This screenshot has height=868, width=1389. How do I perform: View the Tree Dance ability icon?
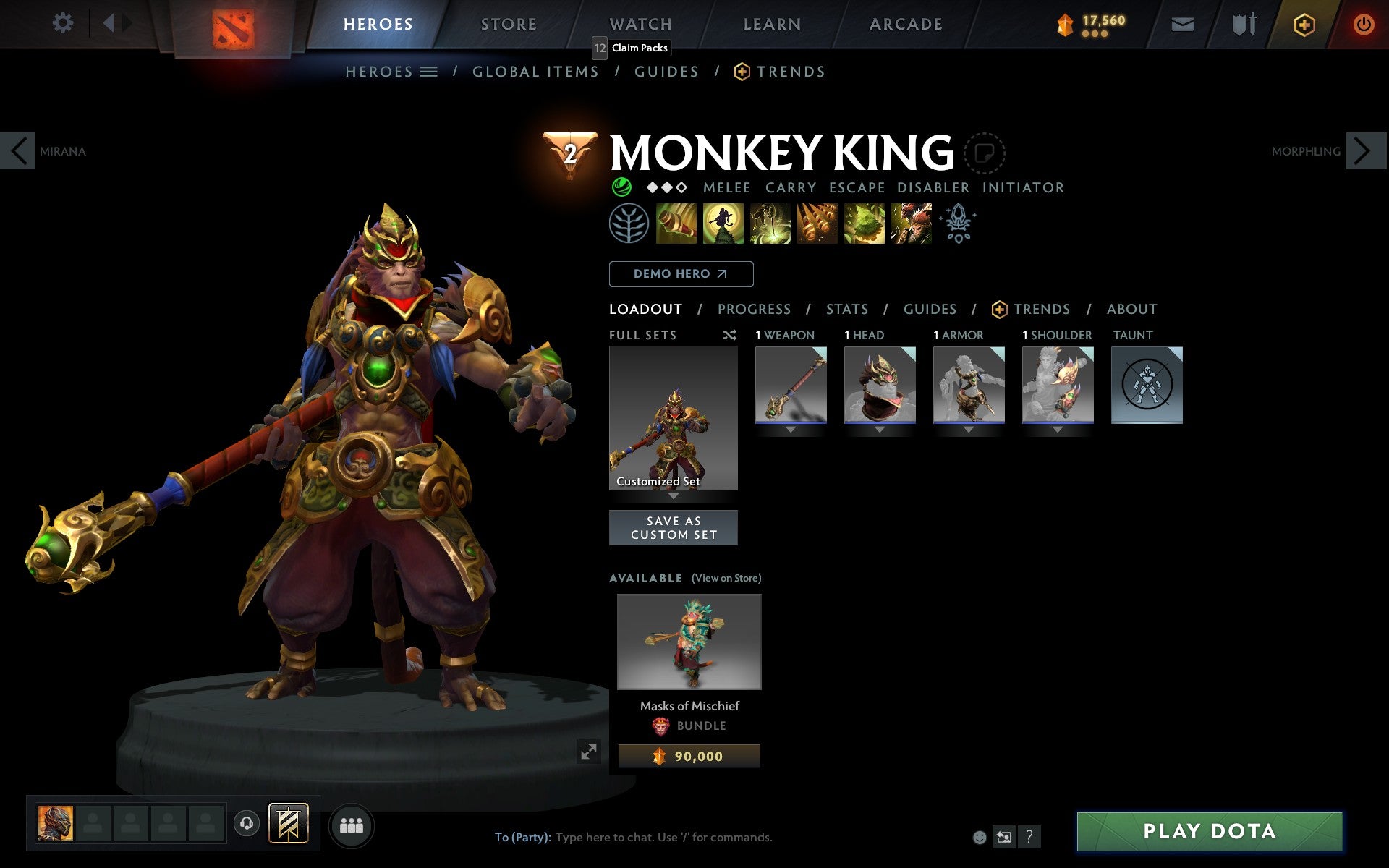(723, 224)
